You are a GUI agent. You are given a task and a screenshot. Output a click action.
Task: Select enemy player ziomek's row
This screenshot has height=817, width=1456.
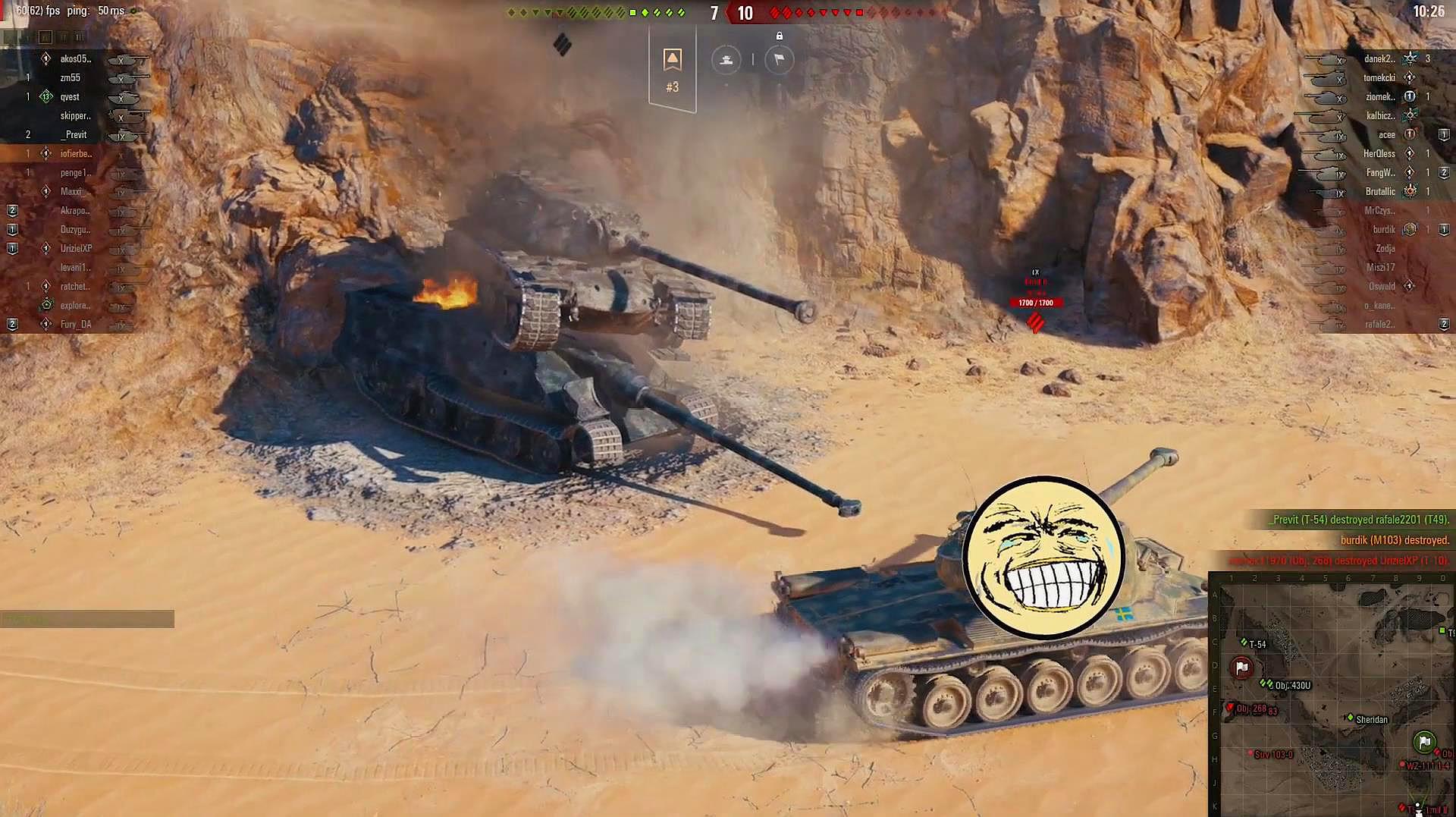pyautogui.click(x=1379, y=97)
